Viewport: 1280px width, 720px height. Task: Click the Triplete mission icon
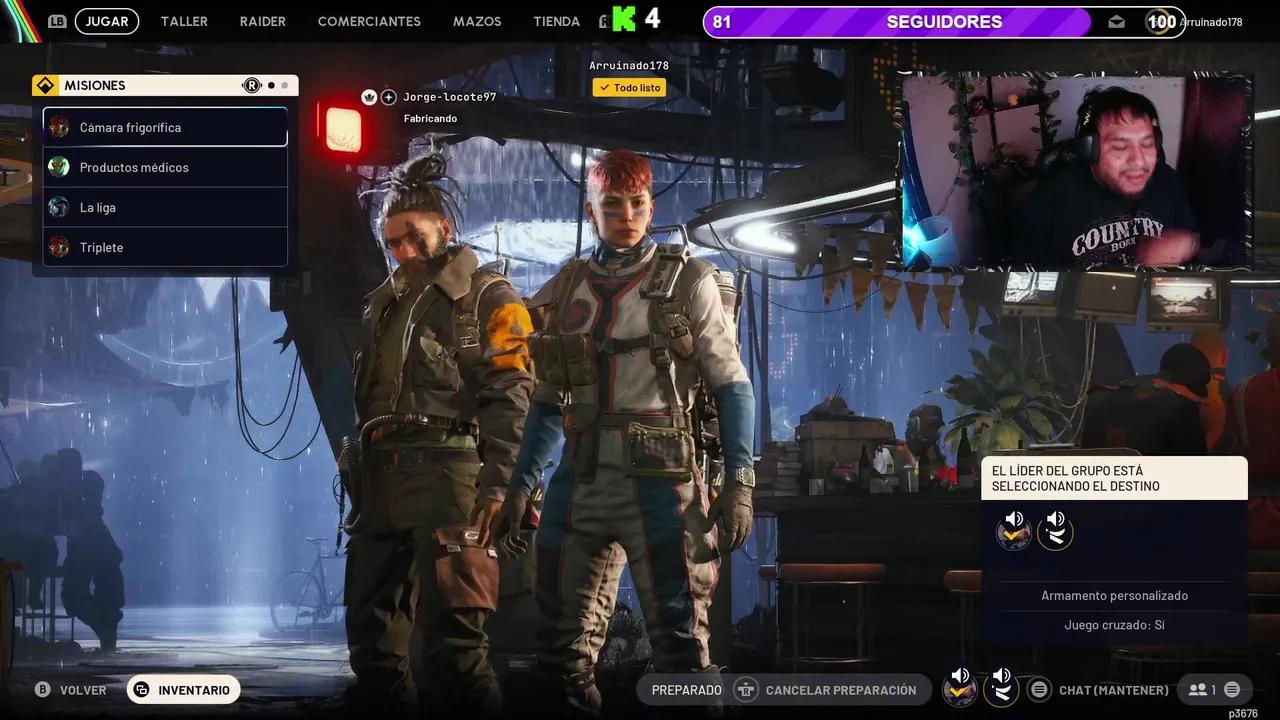[58, 247]
